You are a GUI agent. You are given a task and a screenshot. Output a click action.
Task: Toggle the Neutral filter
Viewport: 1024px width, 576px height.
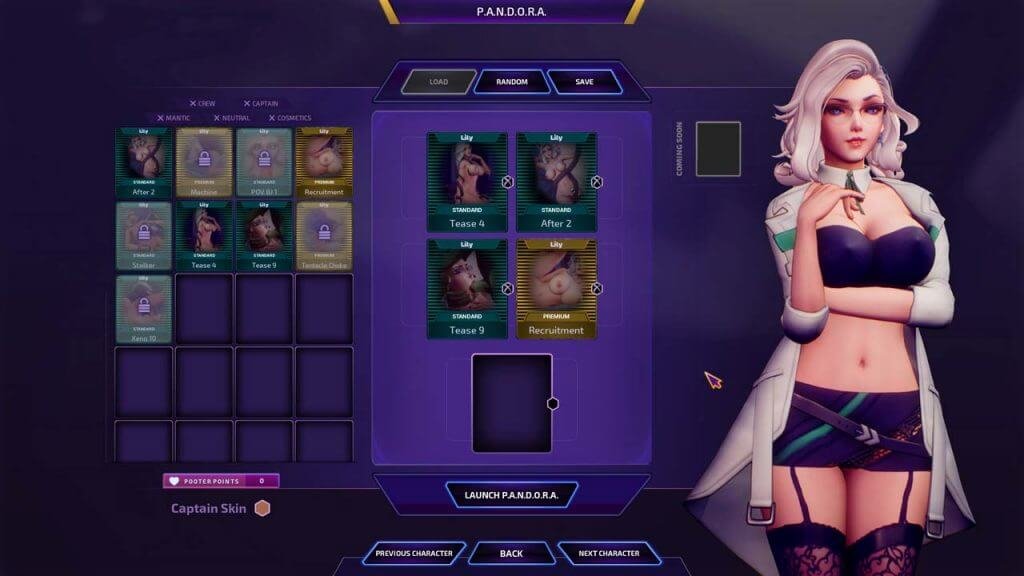(231, 118)
